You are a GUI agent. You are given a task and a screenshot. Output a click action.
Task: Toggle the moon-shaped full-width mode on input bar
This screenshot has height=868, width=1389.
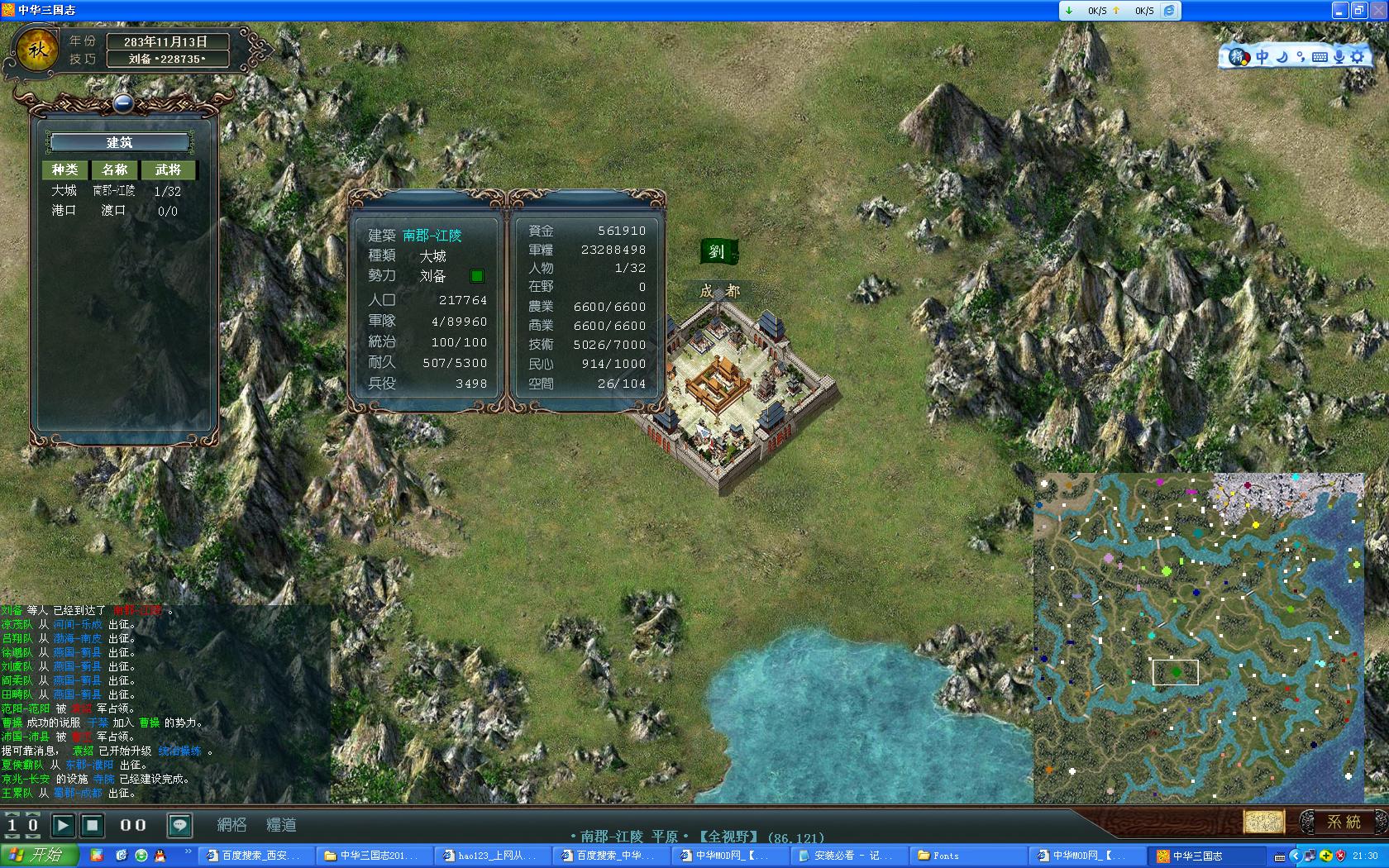1282,57
